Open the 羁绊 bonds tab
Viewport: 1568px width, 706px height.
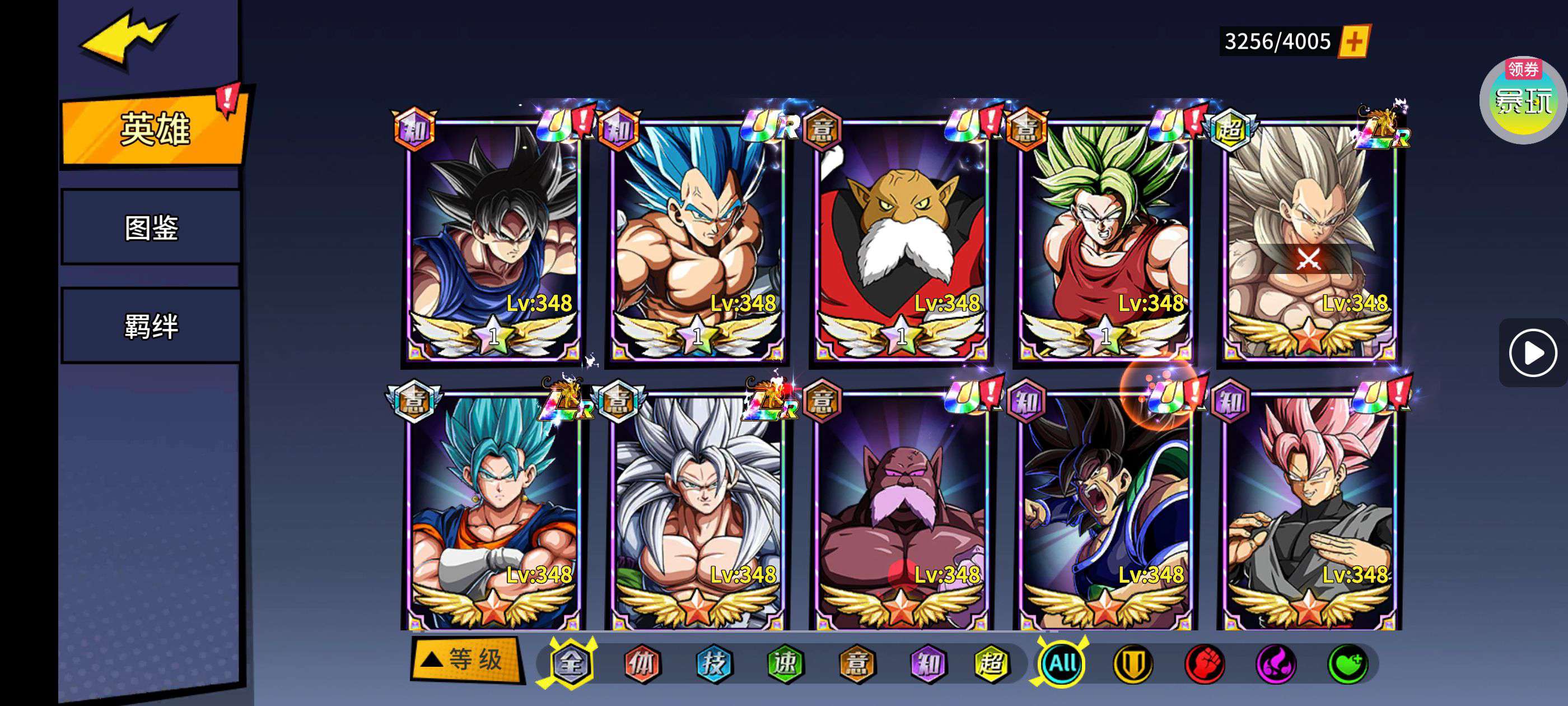point(151,326)
